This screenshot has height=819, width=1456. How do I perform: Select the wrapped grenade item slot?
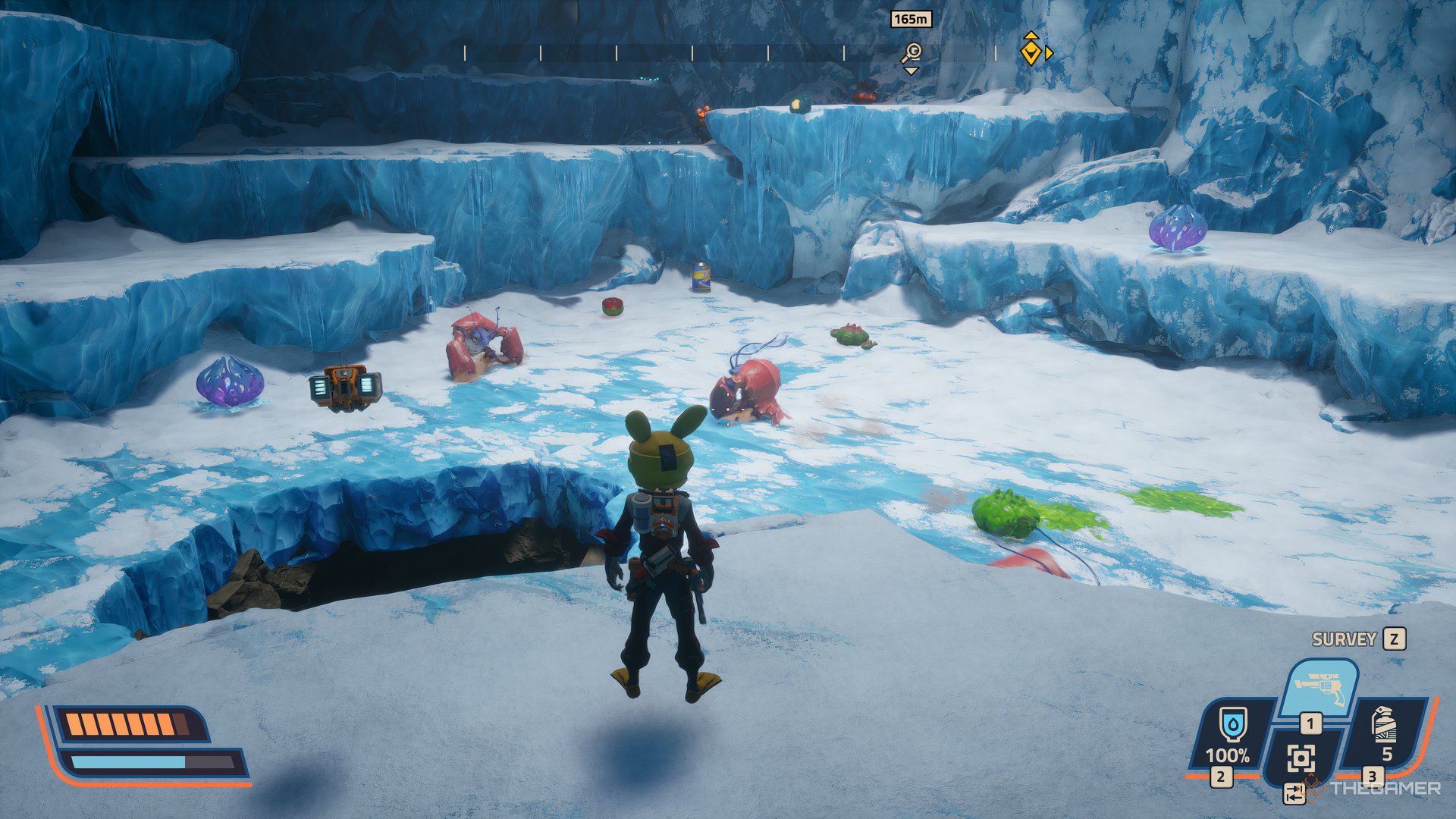[x=1385, y=733]
